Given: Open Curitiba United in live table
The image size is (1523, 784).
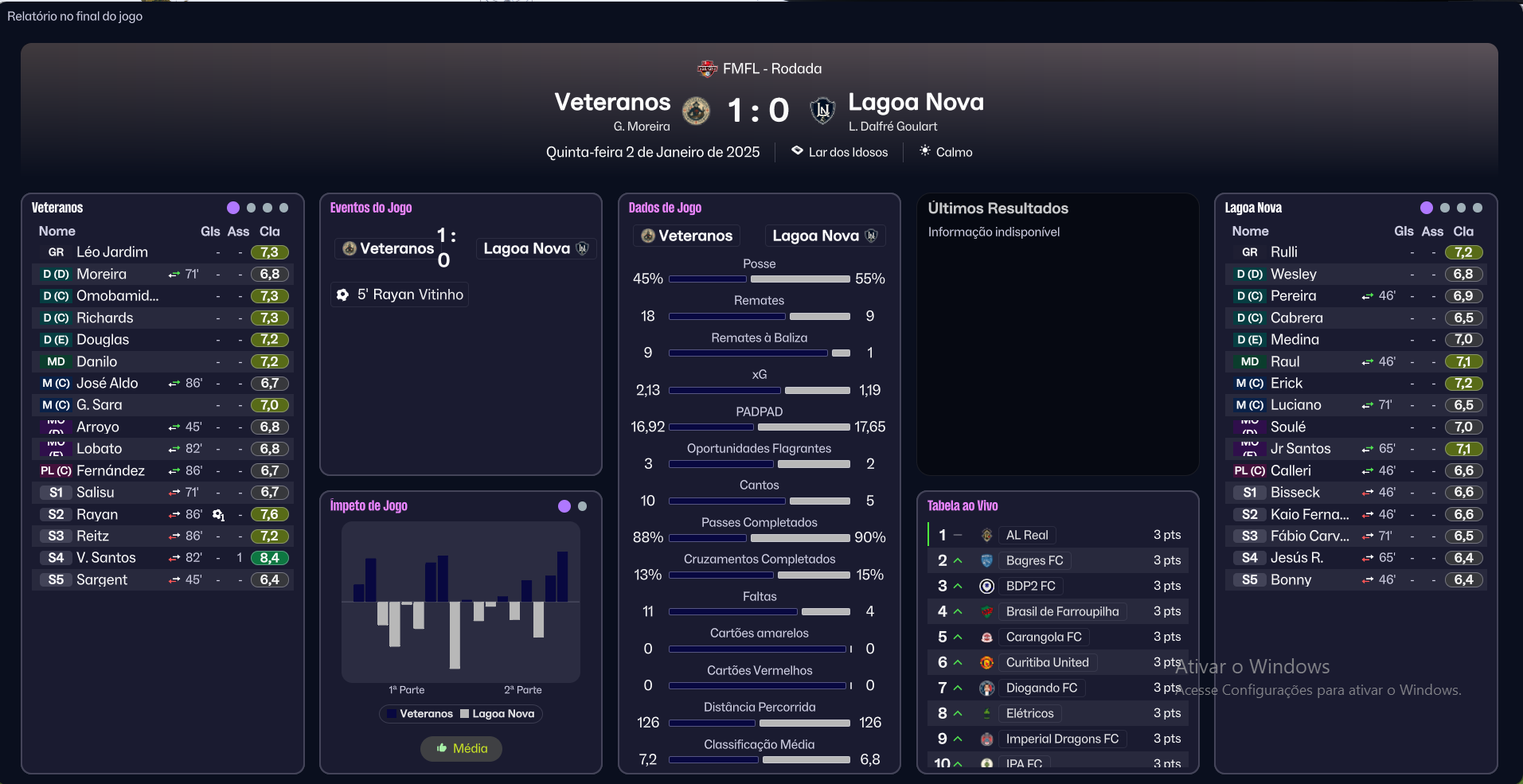Looking at the screenshot, I should point(1047,662).
